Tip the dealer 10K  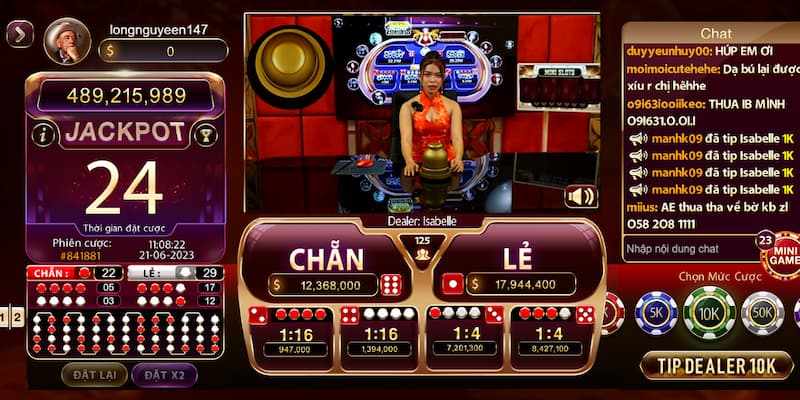pos(716,365)
